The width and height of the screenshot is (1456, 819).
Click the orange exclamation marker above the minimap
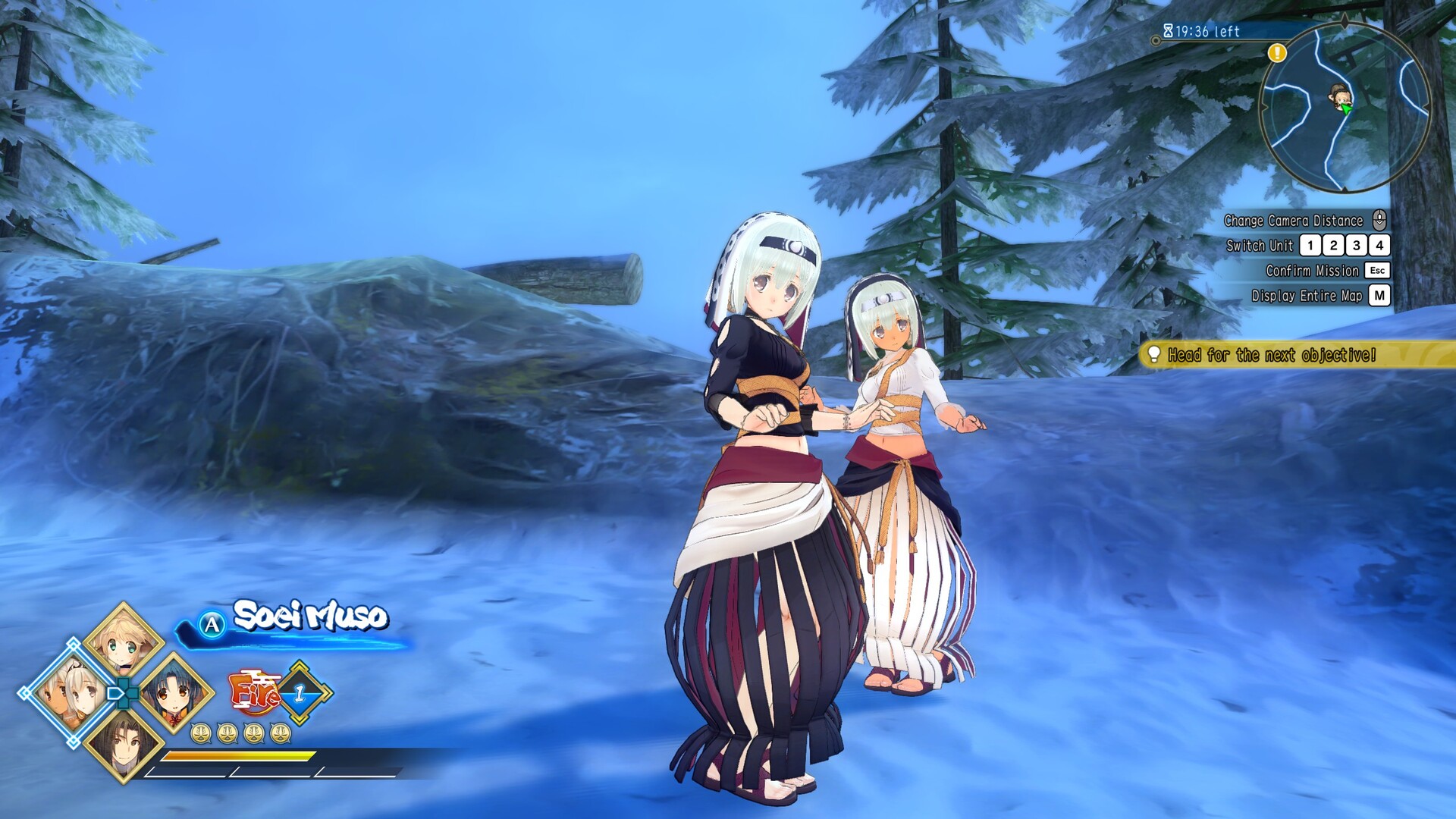(1276, 53)
